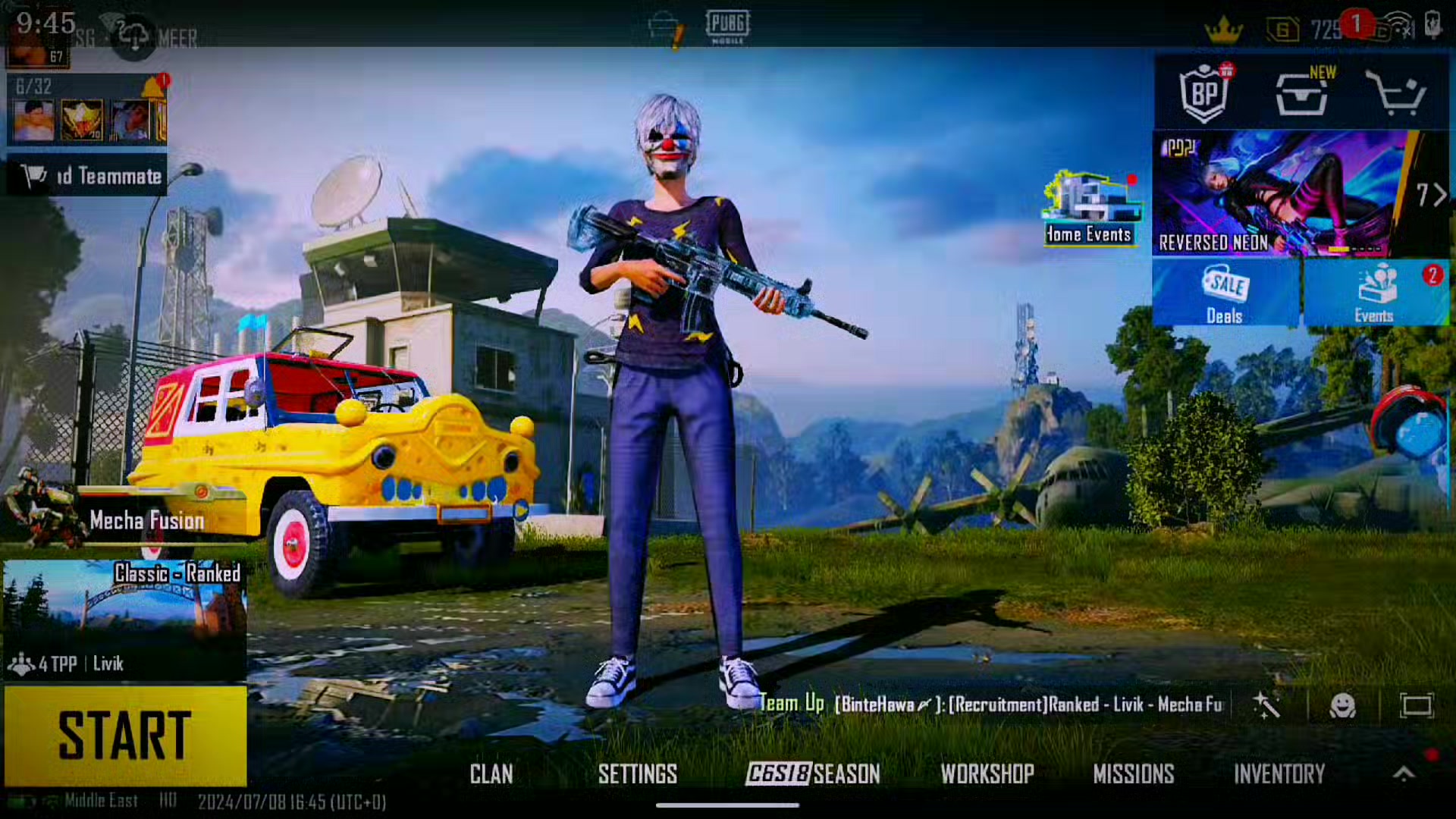This screenshot has height=819, width=1456.
Task: Open the Events tile
Action: pyautogui.click(x=1375, y=293)
